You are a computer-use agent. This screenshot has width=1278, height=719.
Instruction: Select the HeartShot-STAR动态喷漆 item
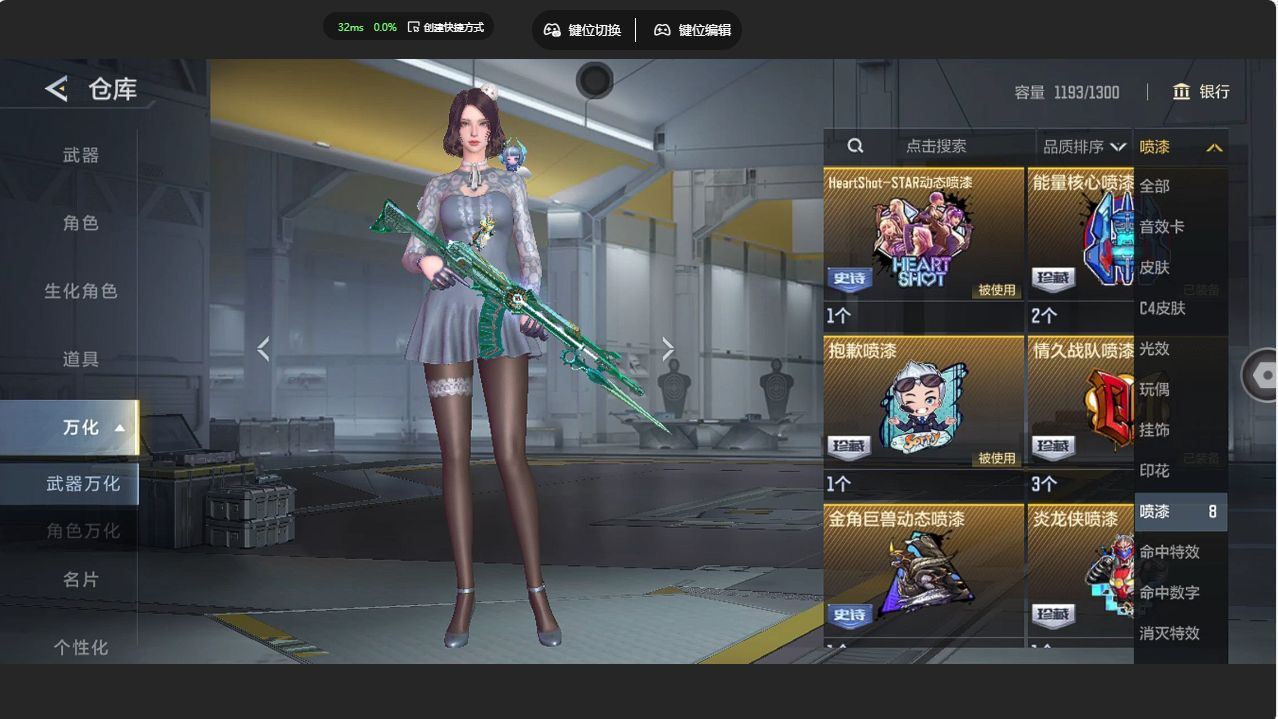coord(922,235)
